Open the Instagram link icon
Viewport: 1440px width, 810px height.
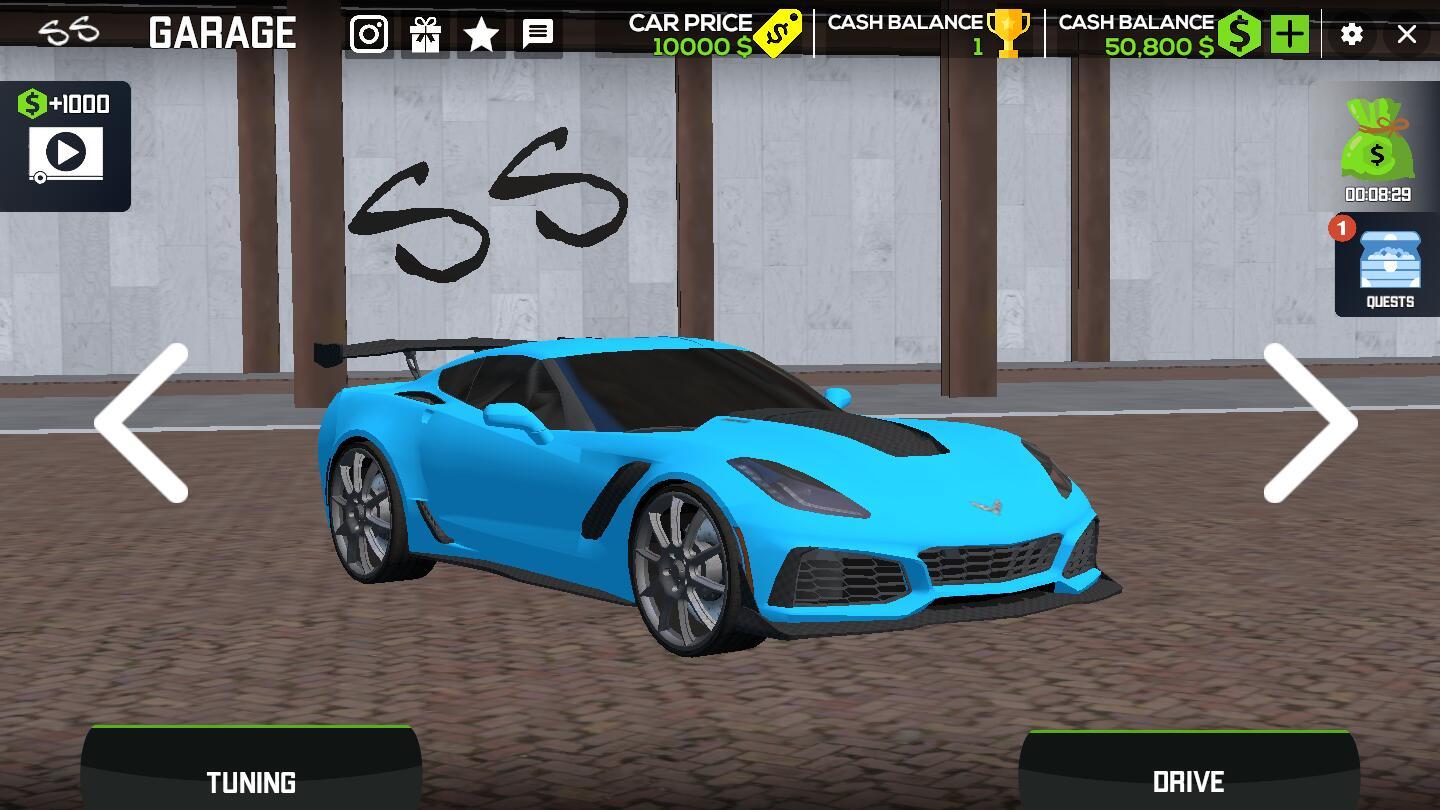point(369,35)
